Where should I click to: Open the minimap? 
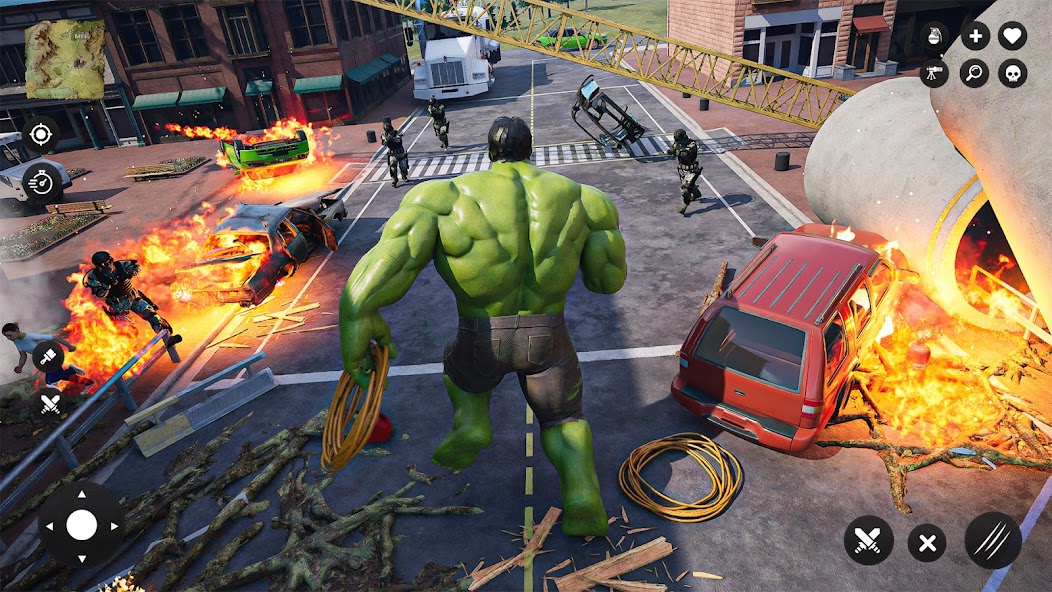pos(64,59)
